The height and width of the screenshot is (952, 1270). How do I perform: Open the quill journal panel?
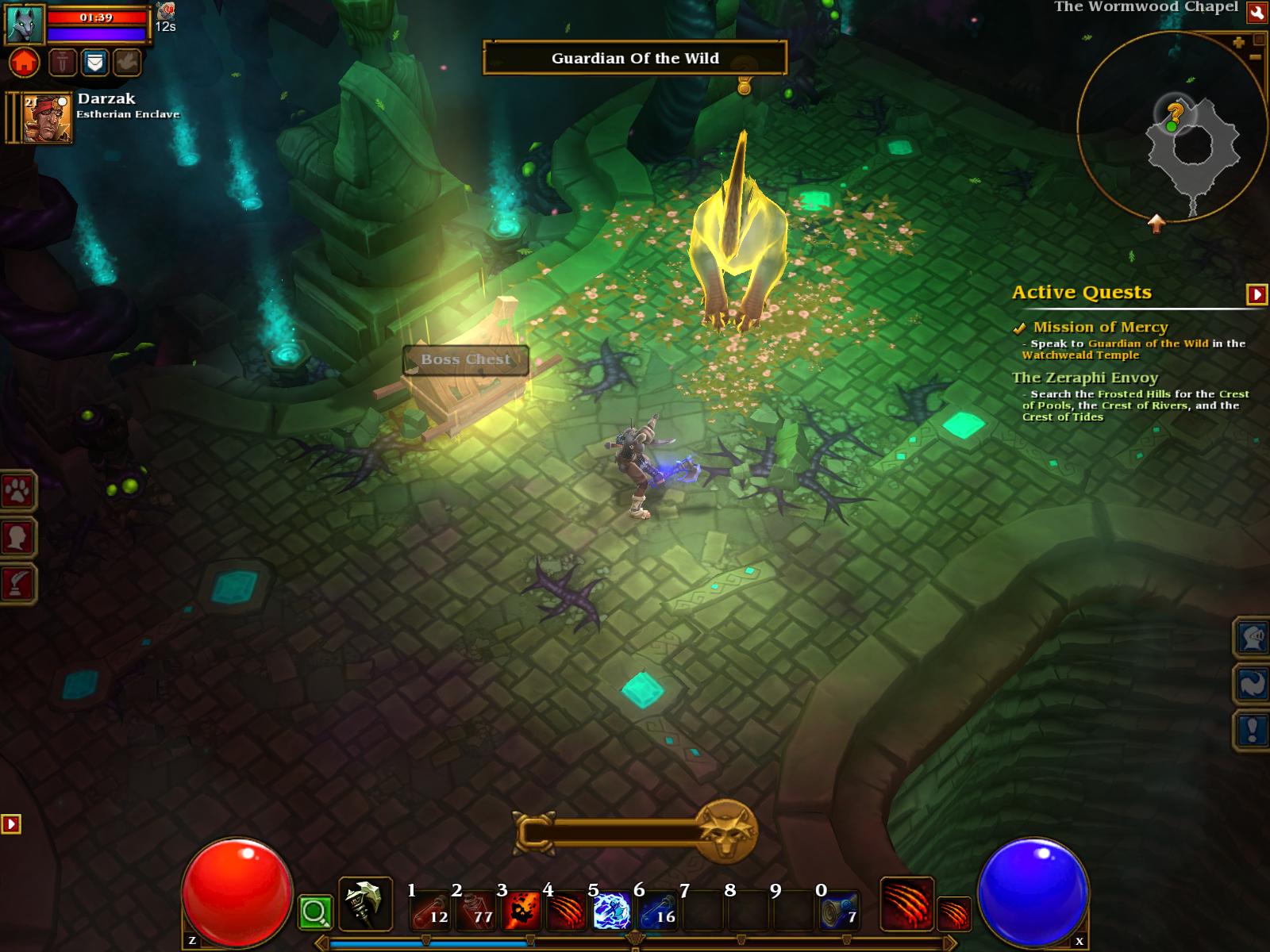pyautogui.click(x=17, y=584)
